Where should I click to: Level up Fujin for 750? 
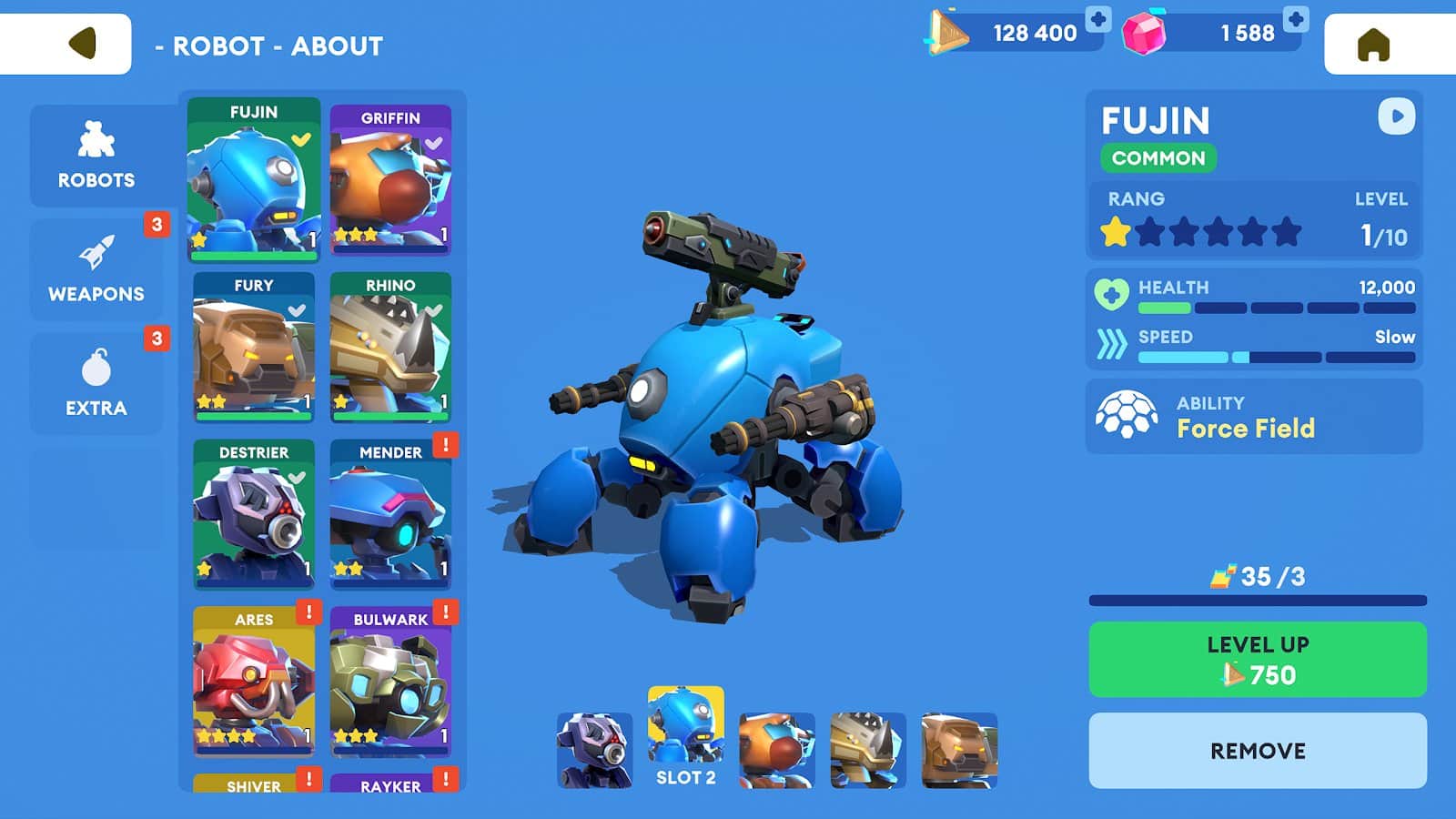[x=1258, y=660]
